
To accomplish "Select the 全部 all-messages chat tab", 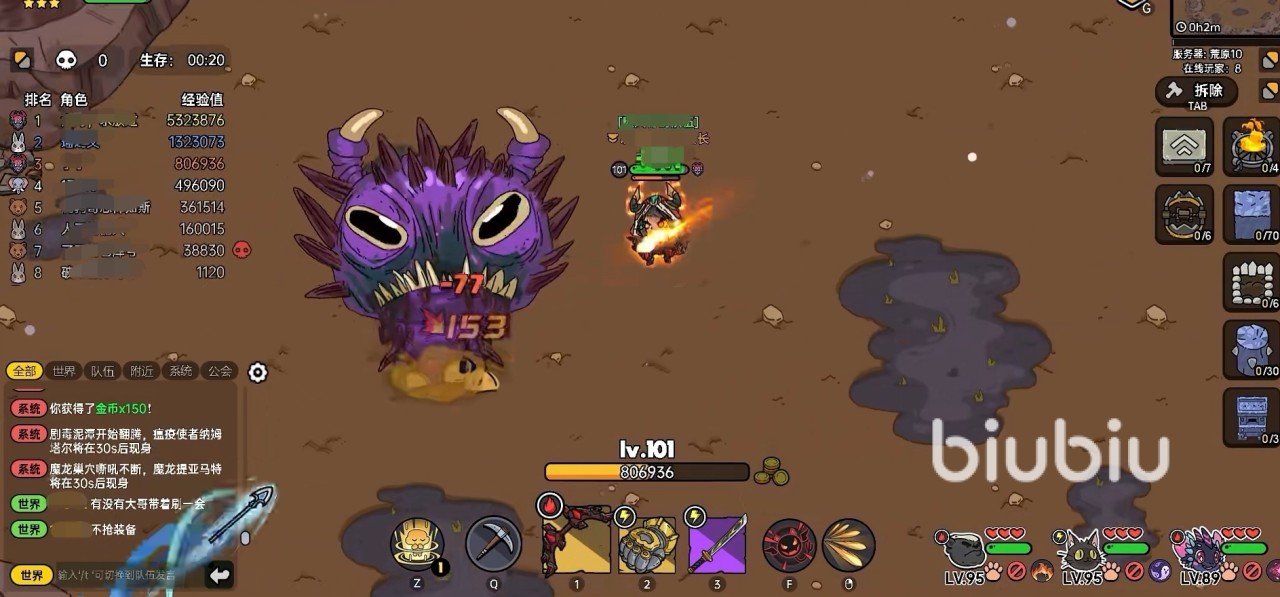I will tap(25, 371).
